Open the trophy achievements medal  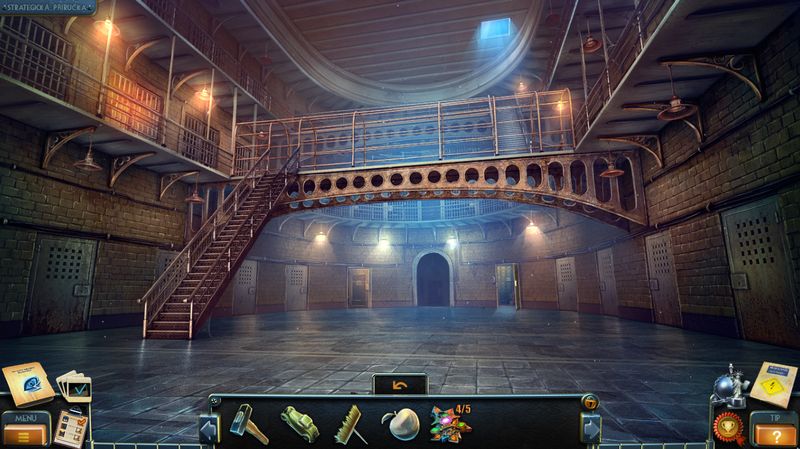pyautogui.click(x=728, y=427)
